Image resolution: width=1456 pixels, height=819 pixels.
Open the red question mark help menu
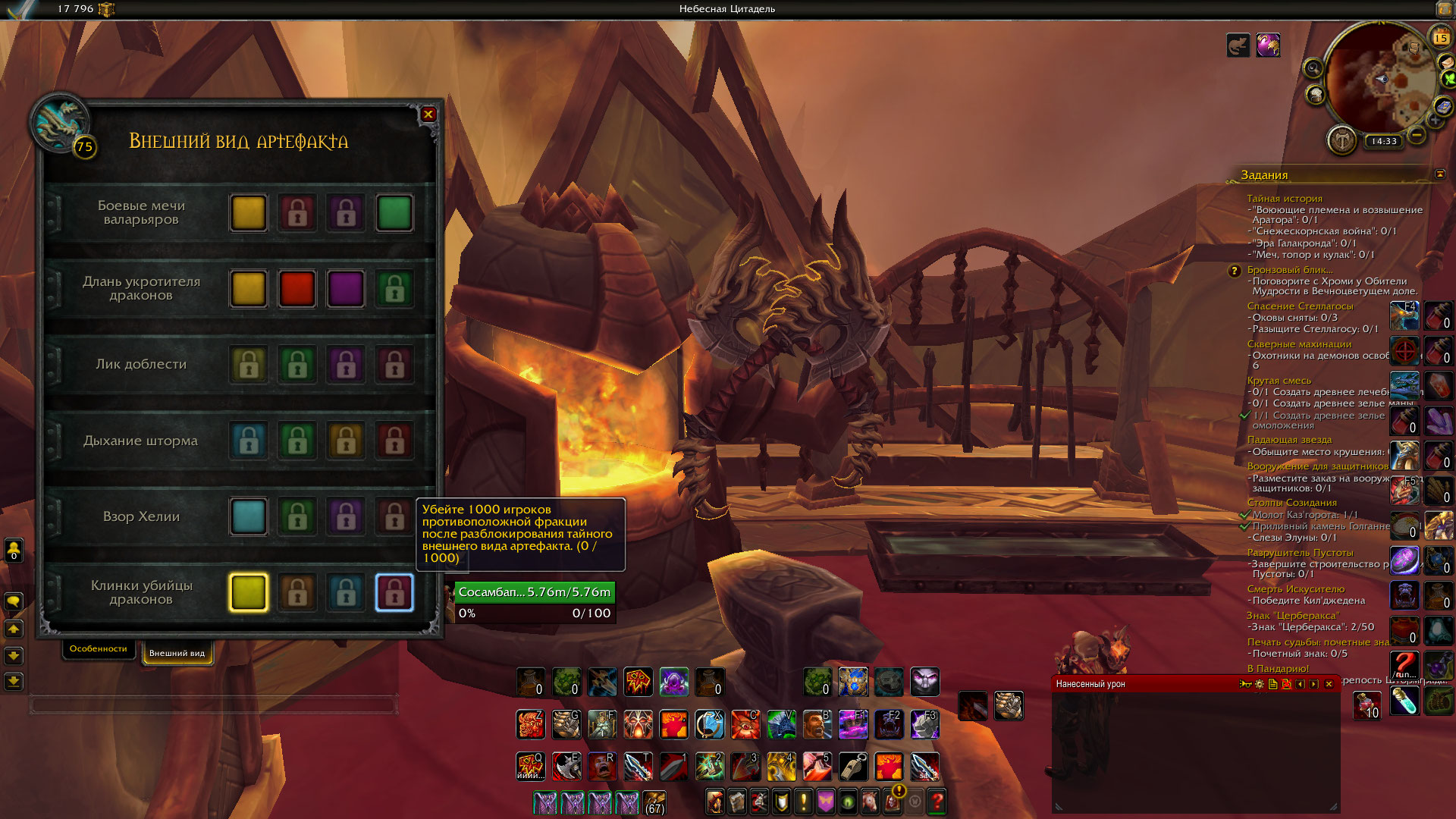tap(937, 802)
